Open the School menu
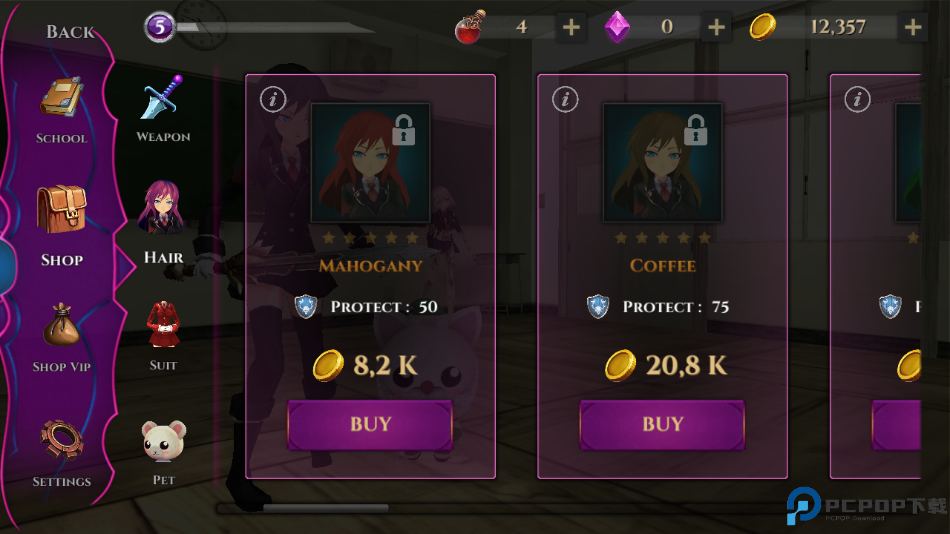Viewport: 950px width, 534px height. [x=62, y=110]
